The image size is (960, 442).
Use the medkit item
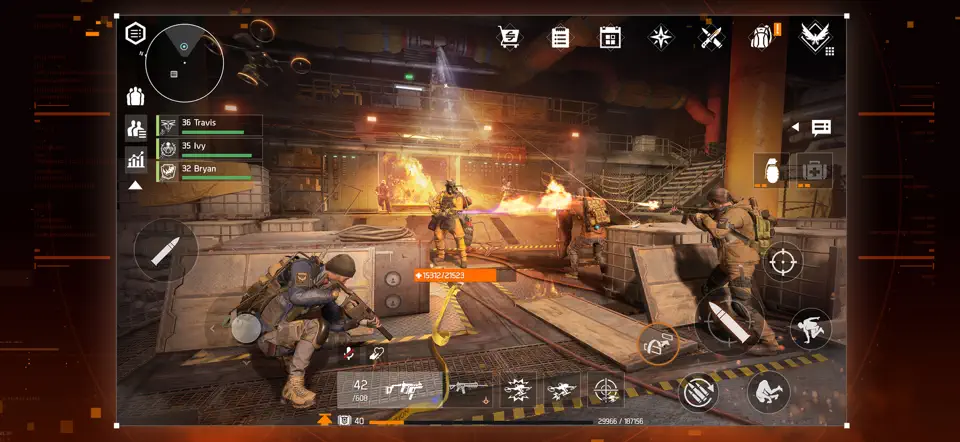pyautogui.click(x=810, y=169)
